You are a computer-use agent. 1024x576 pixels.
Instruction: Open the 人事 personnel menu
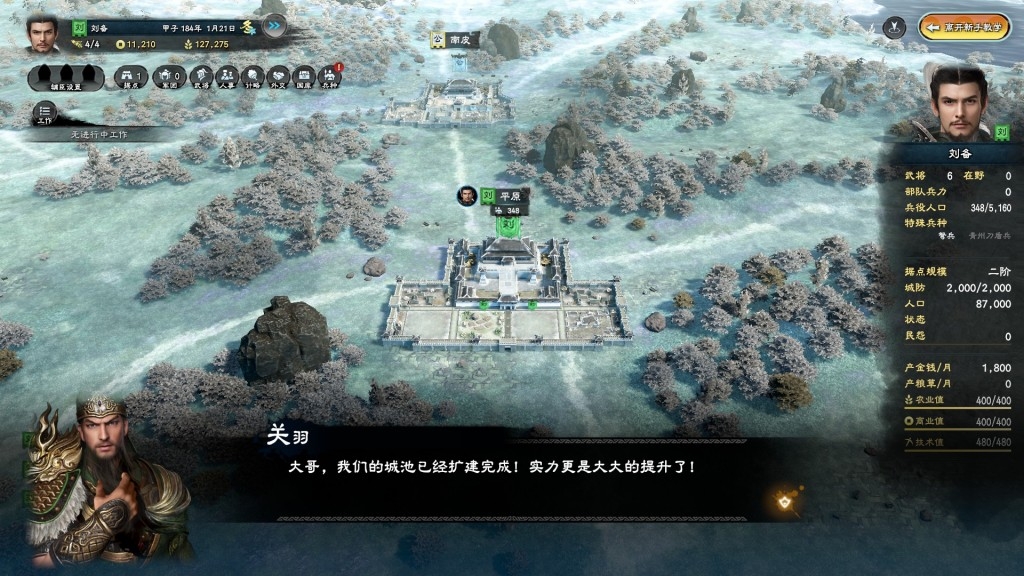pyautogui.click(x=227, y=77)
